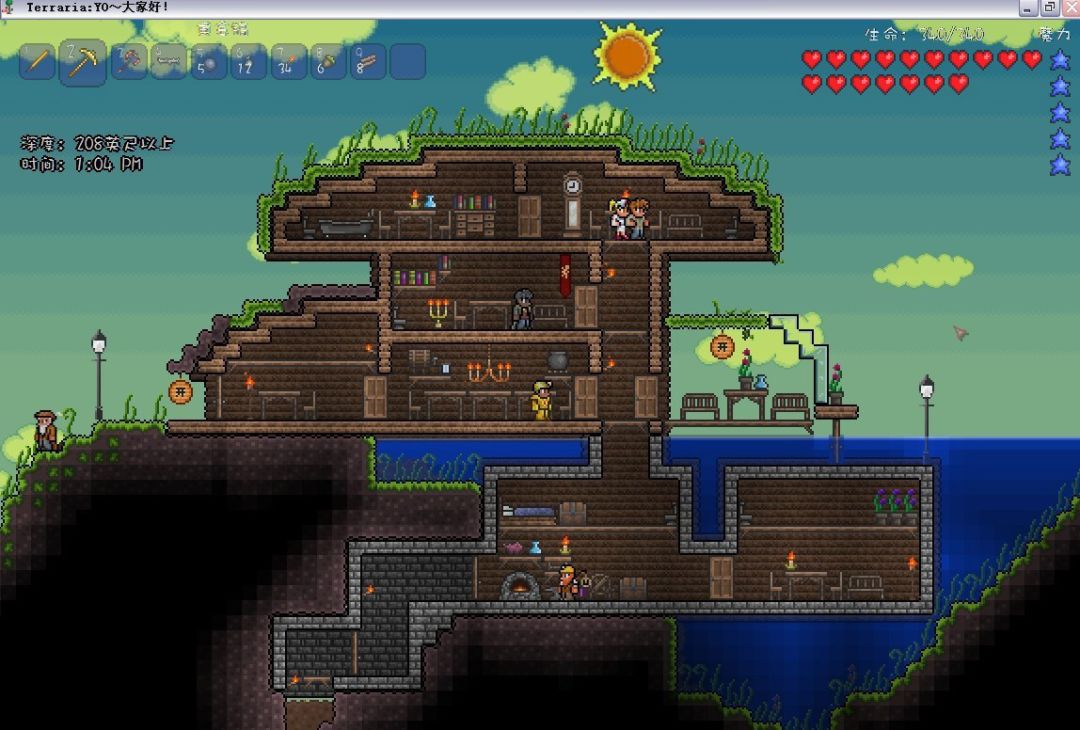Select the grey round item stack of 5
The width and height of the screenshot is (1080, 730).
tap(209, 62)
